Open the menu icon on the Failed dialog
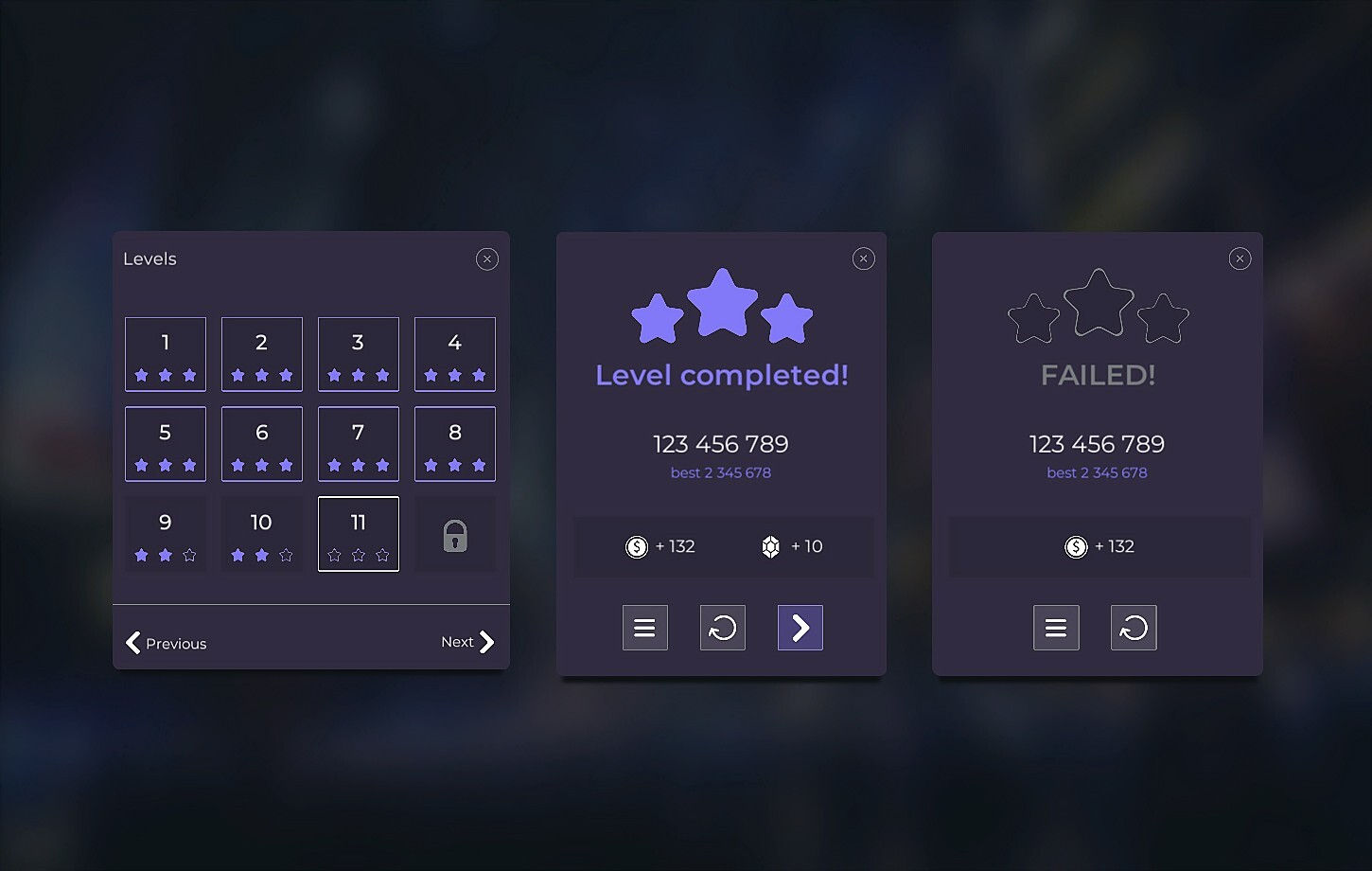 [x=1056, y=627]
